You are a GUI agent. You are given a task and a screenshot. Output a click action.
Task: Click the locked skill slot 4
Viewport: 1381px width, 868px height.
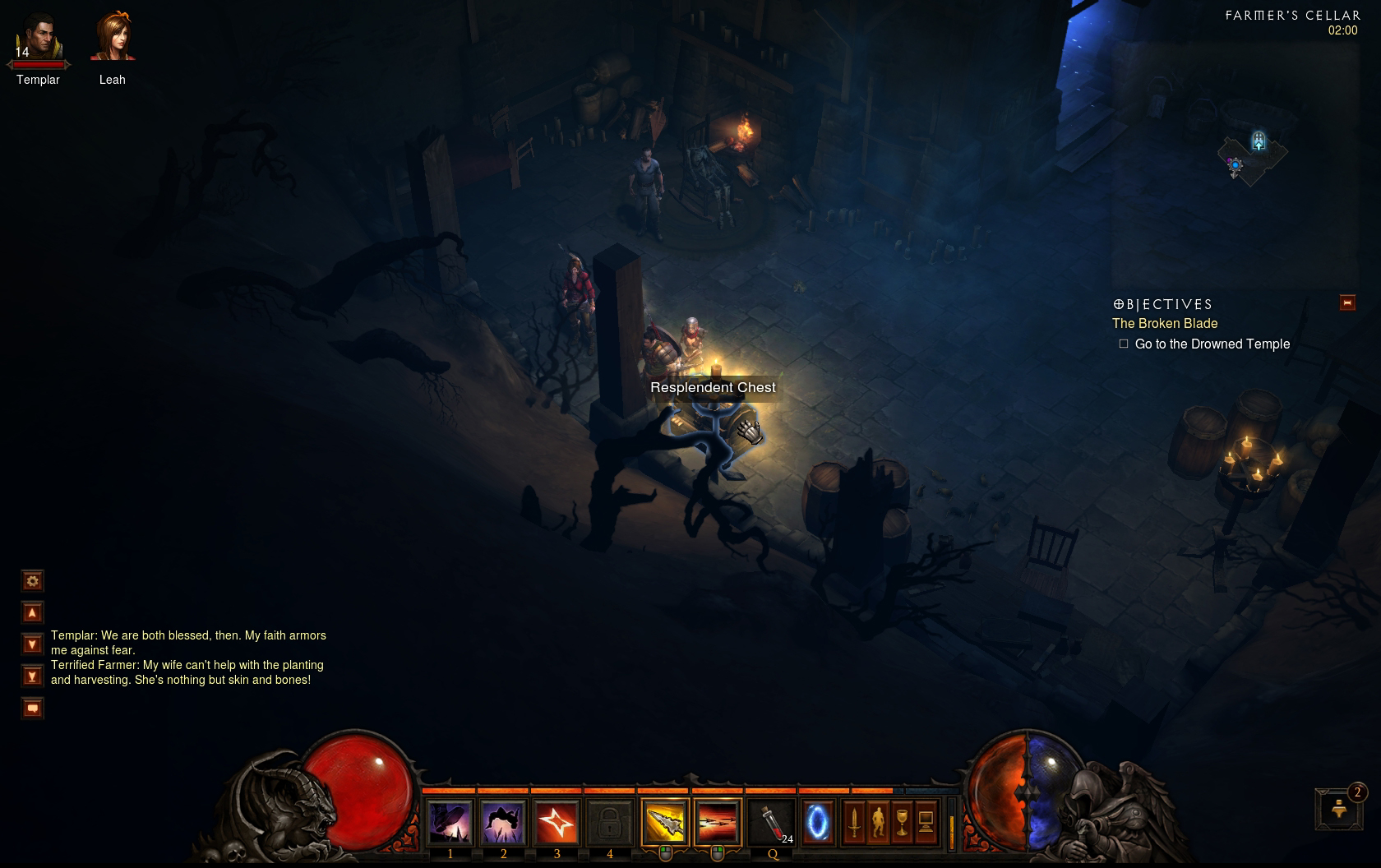coord(609,822)
